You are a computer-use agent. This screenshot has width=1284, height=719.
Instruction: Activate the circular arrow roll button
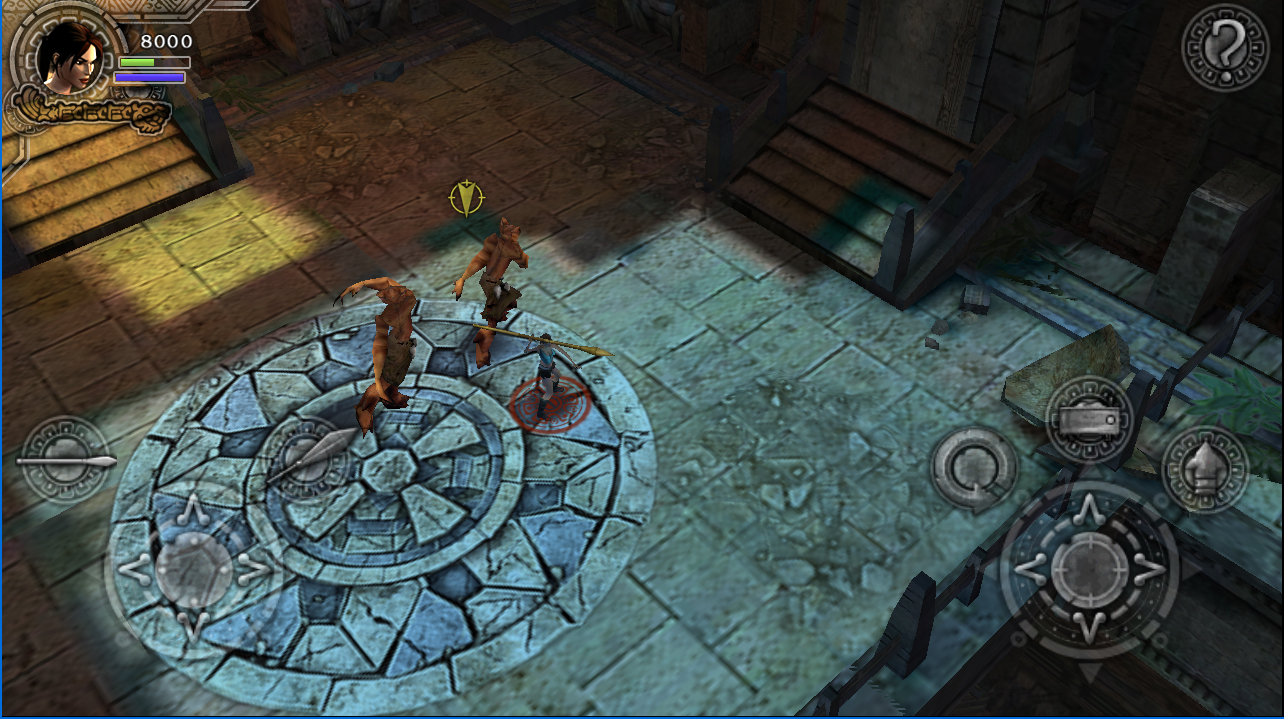tap(973, 469)
